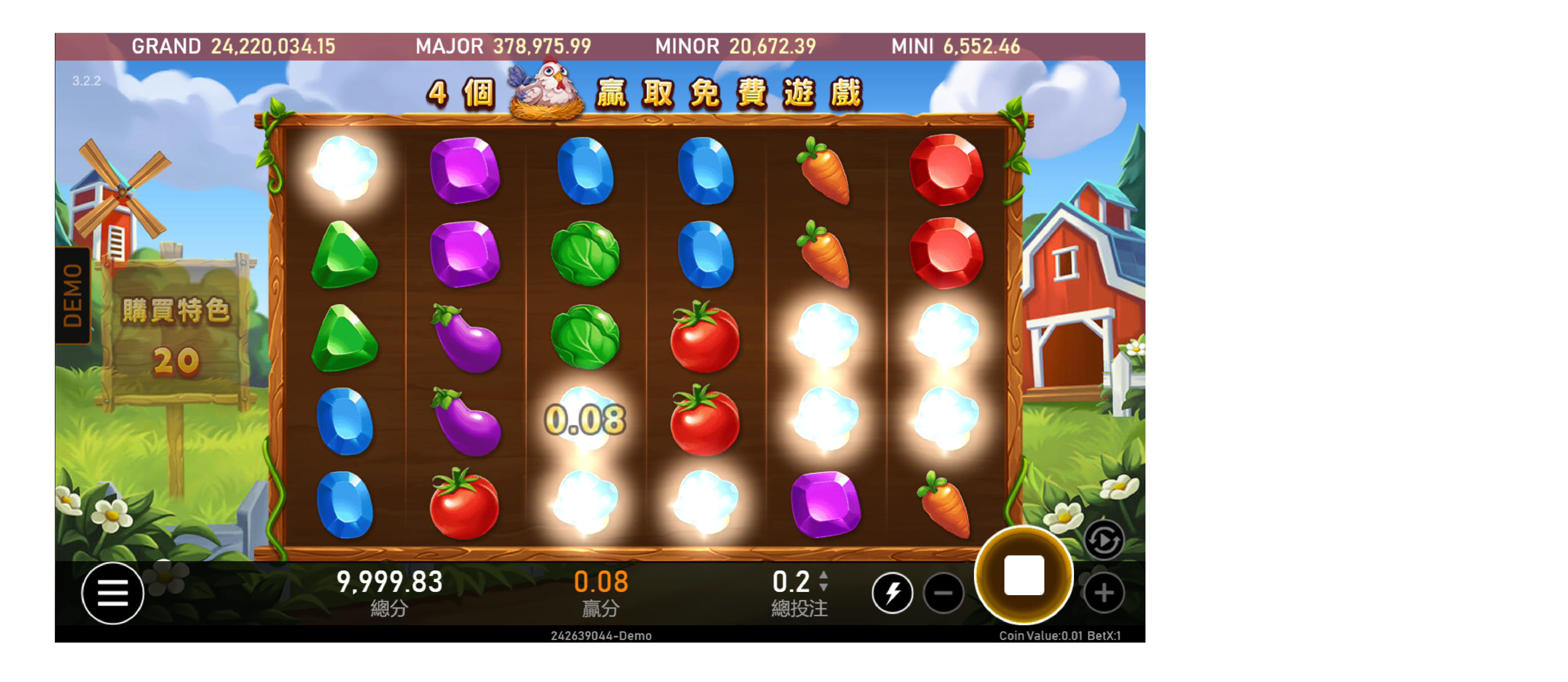
Task: Open the hamburger menu
Action: pyautogui.click(x=113, y=593)
